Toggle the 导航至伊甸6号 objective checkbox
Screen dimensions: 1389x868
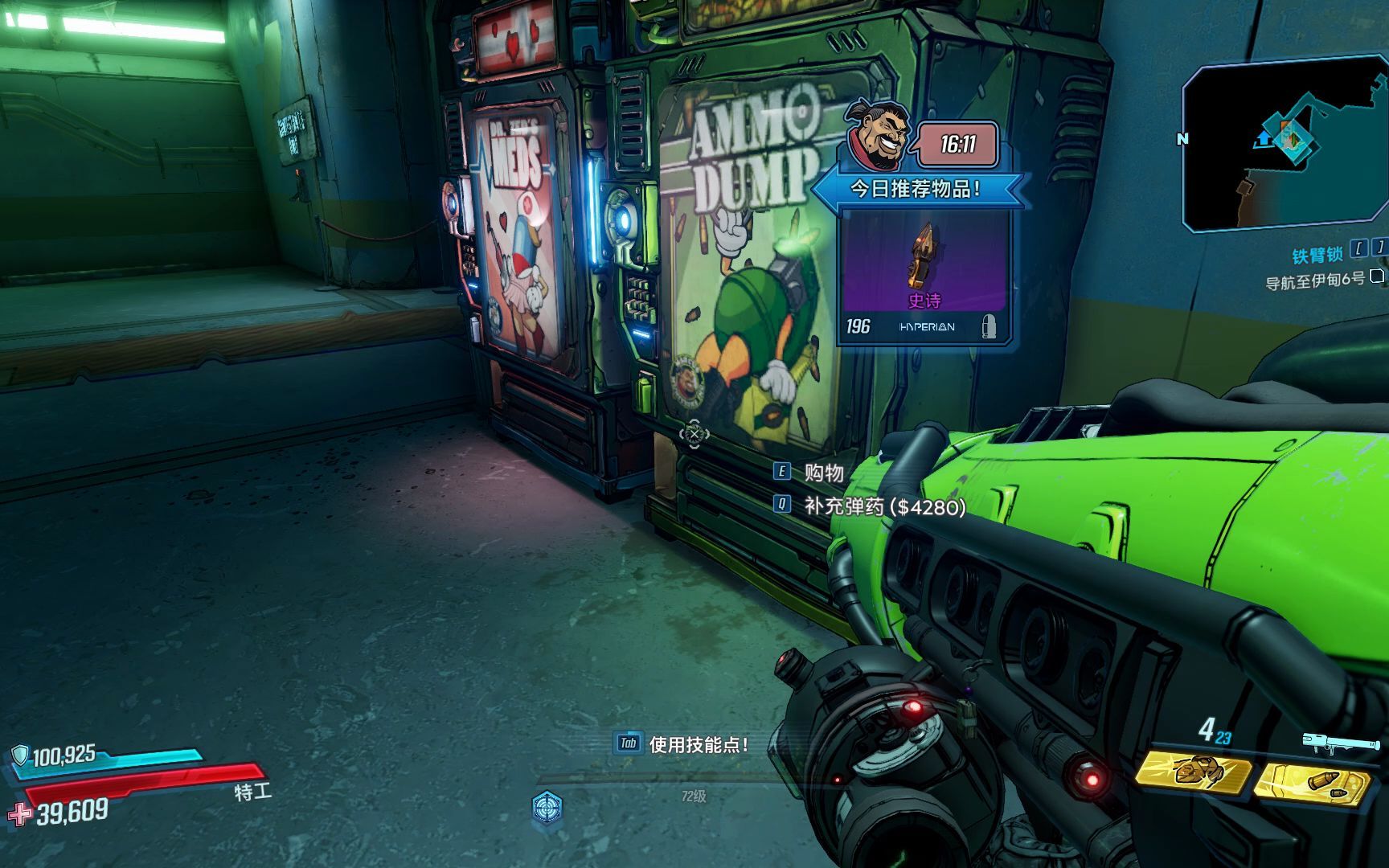click(1377, 276)
